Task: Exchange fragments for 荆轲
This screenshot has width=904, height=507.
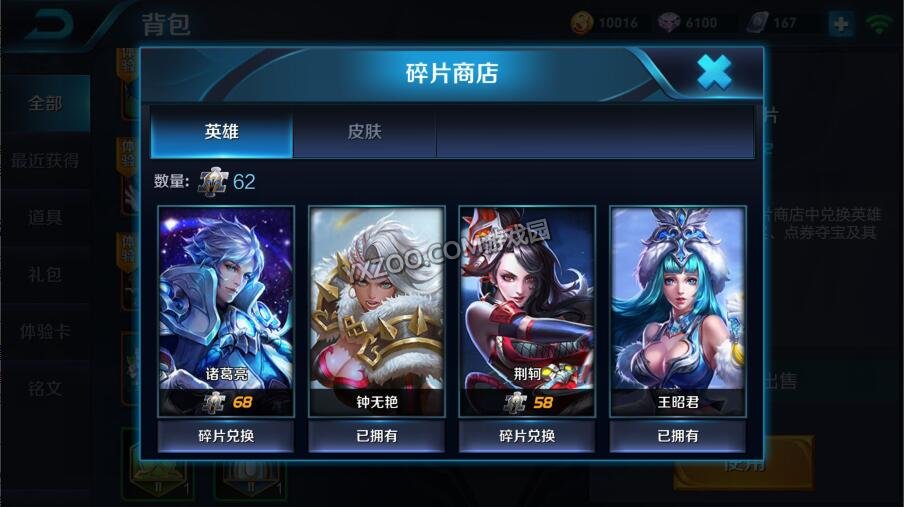Action: [x=527, y=436]
